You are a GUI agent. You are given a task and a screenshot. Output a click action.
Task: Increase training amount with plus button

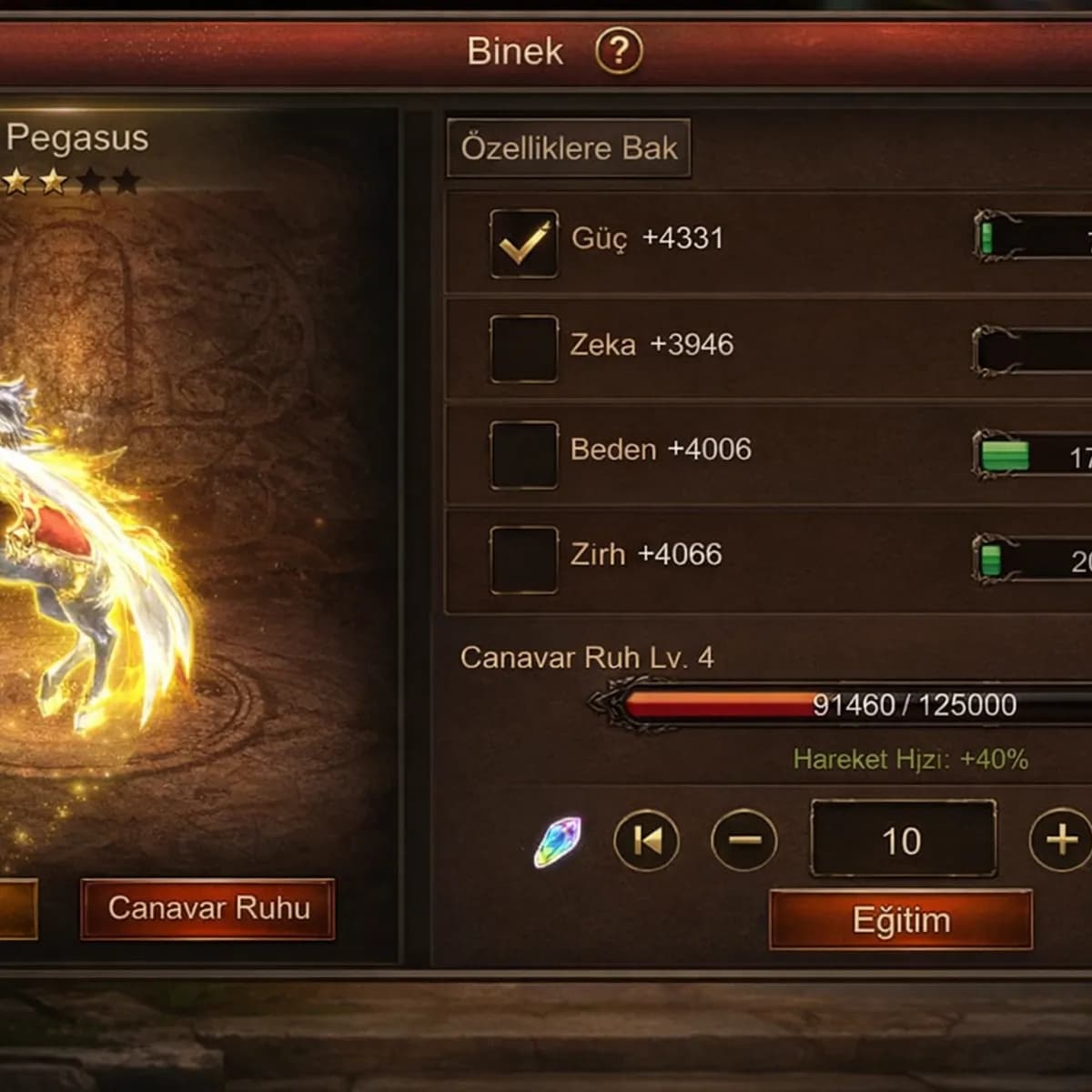(1061, 840)
